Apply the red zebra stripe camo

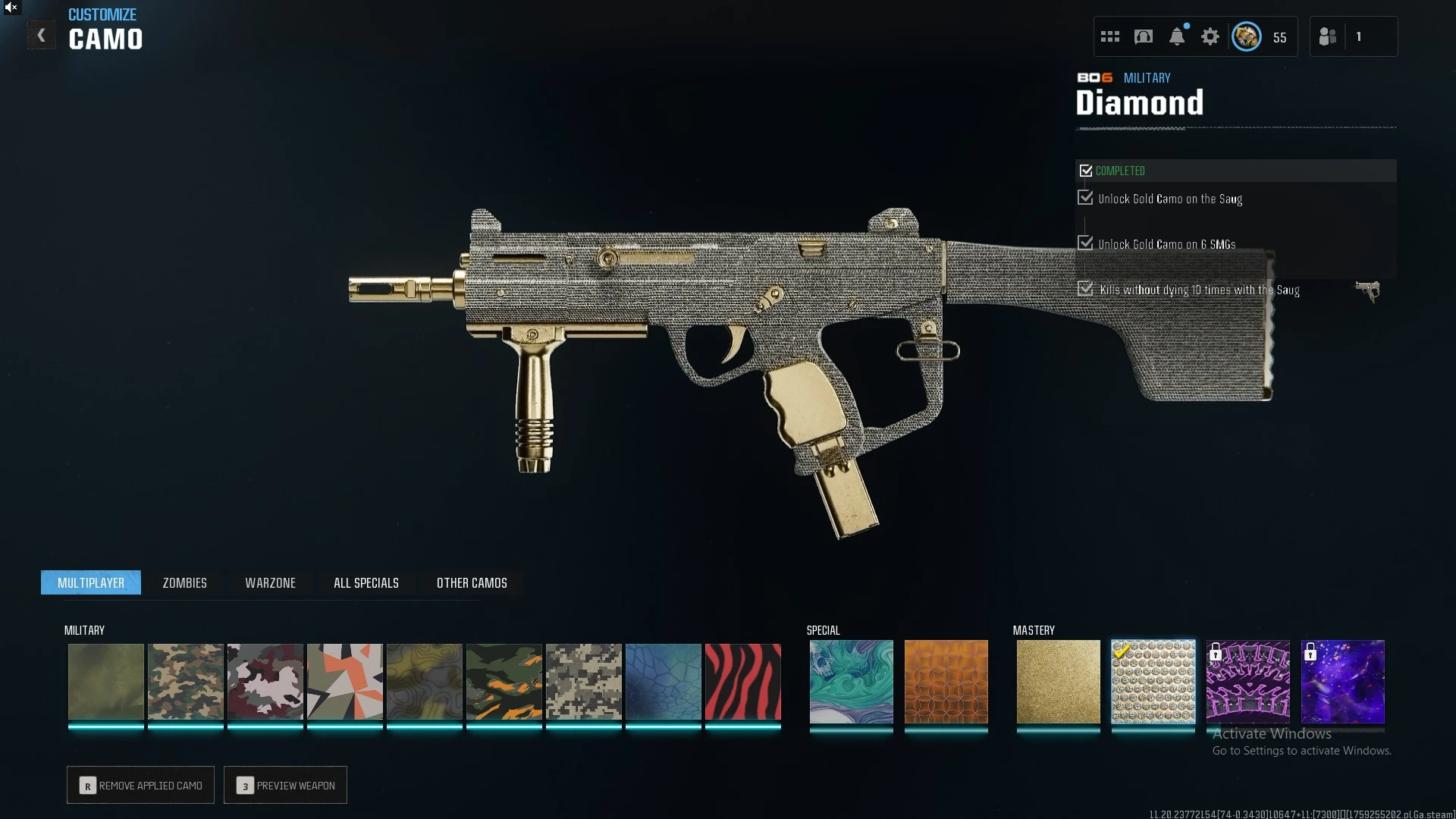click(742, 681)
